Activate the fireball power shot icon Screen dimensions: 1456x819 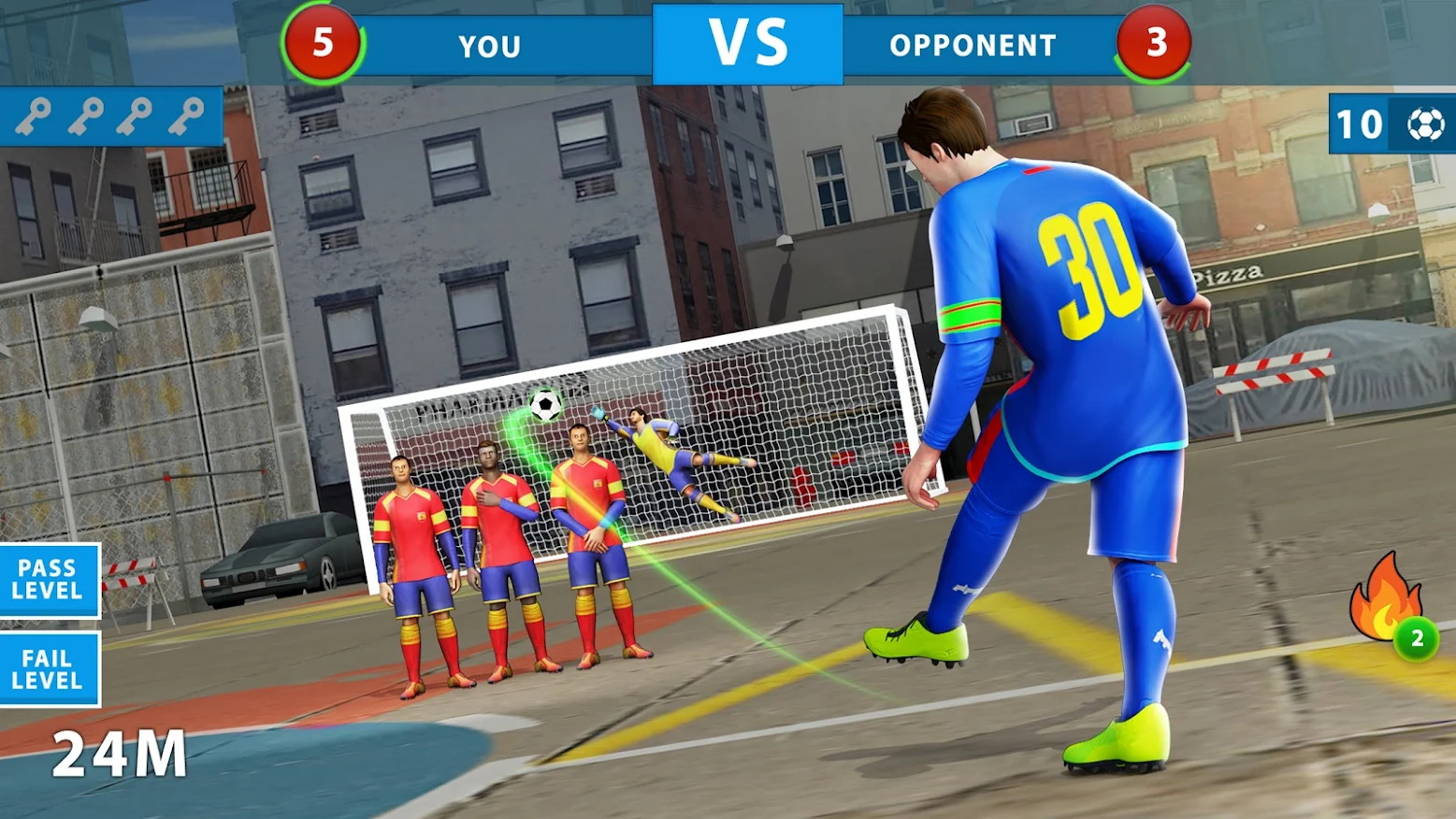(x=1387, y=599)
